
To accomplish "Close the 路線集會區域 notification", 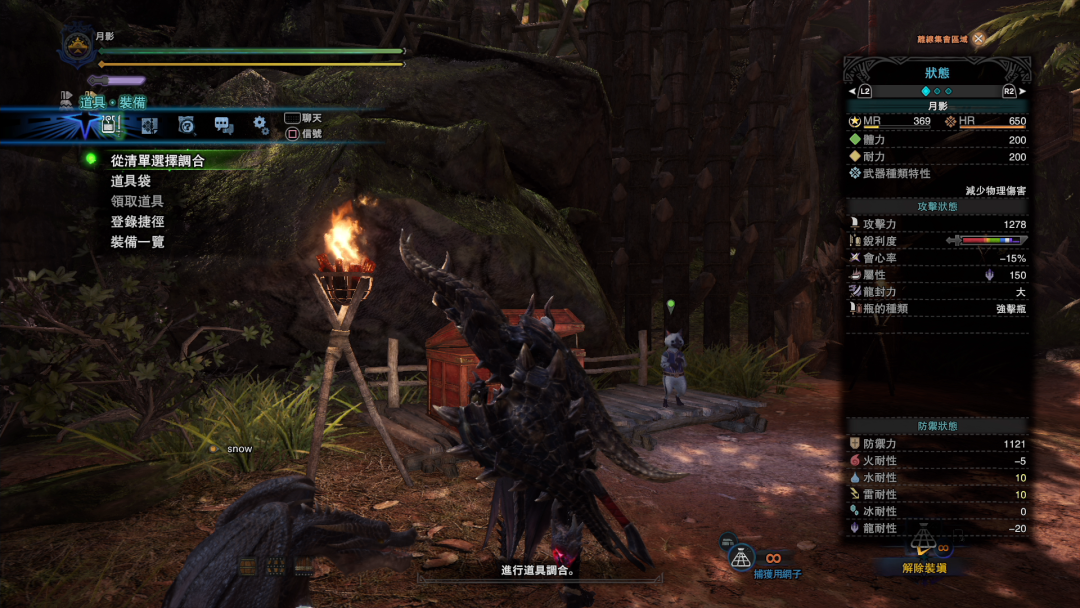I will tap(978, 39).
